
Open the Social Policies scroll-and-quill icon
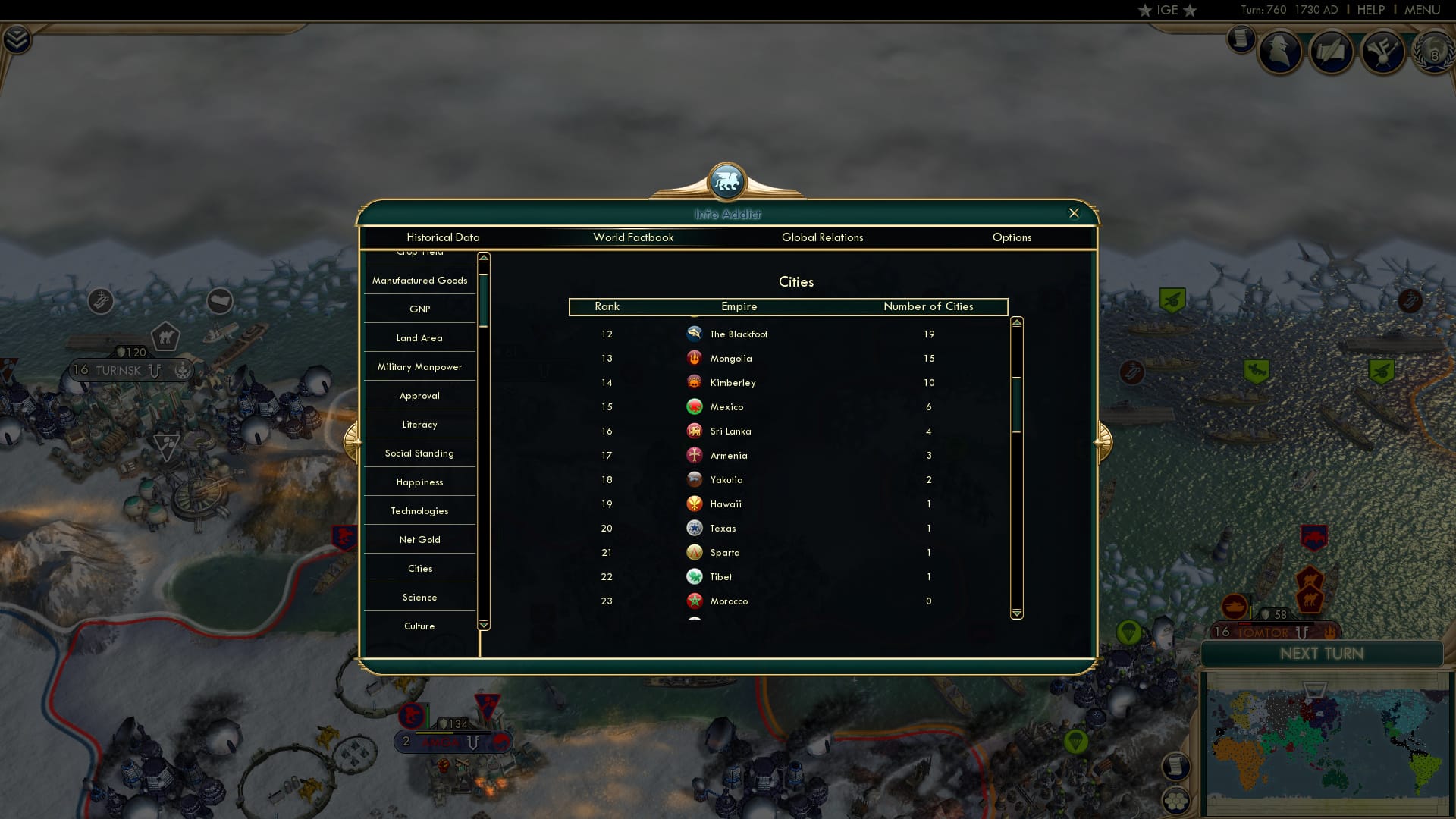tap(1332, 51)
